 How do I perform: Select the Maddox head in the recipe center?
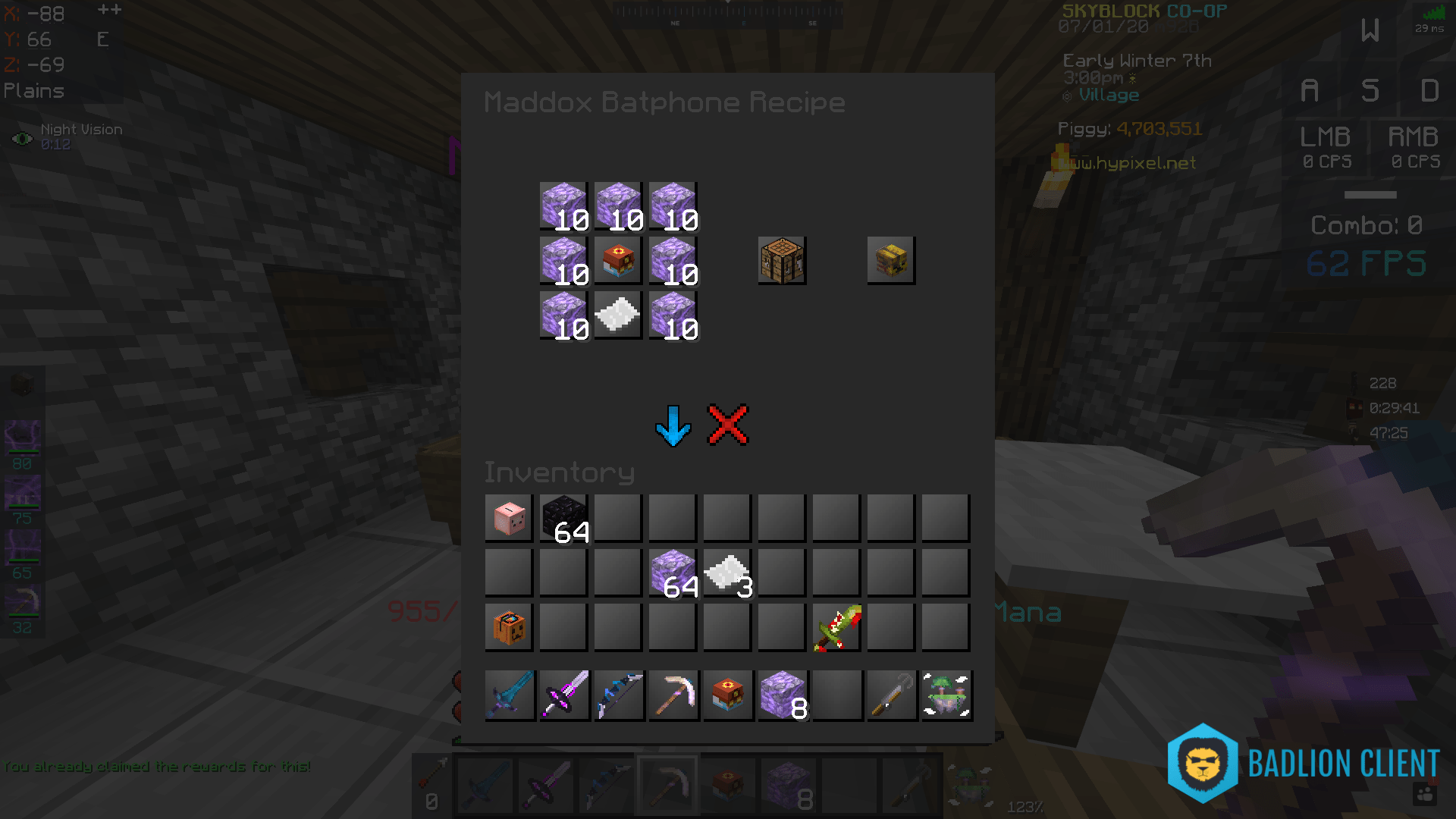point(617,260)
